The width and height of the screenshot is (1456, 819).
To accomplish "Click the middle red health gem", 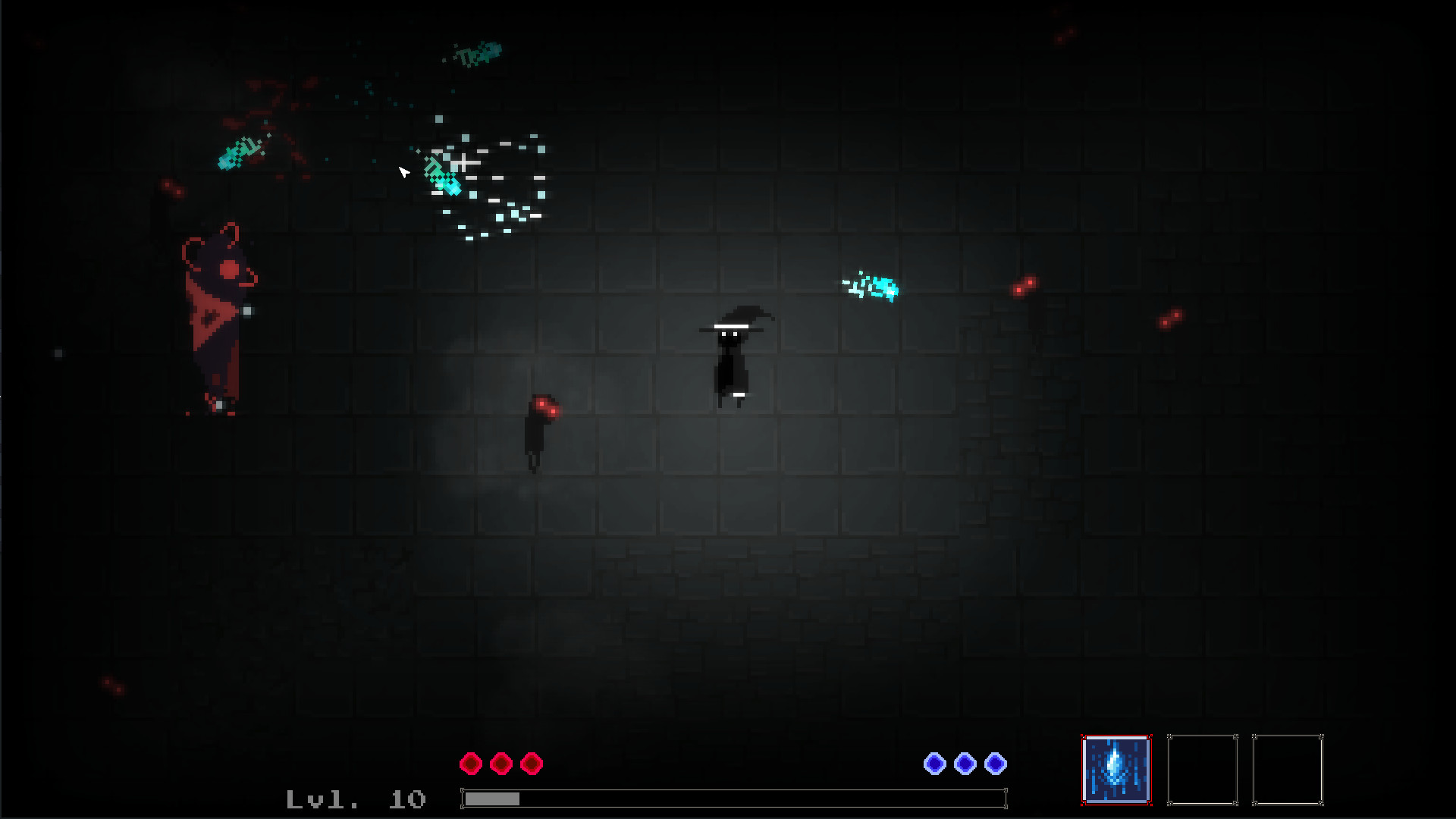I will pos(500,764).
